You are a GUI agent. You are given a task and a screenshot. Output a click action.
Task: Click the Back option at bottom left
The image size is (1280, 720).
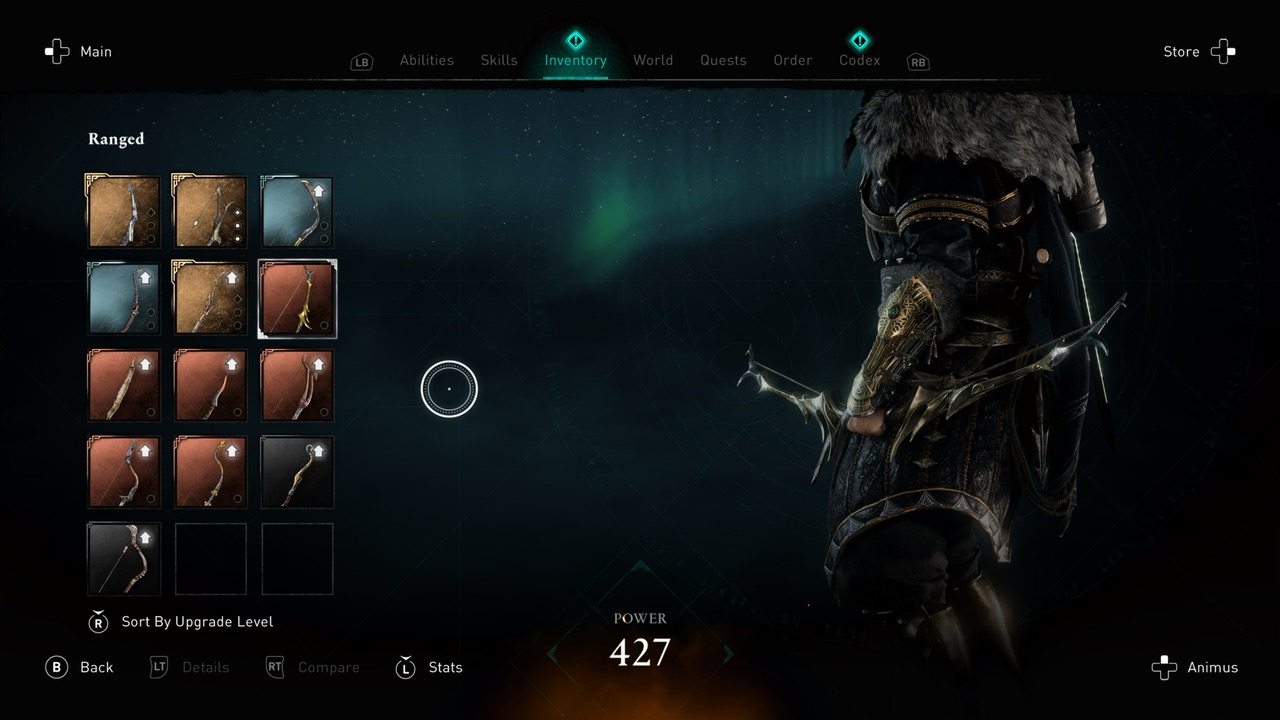pyautogui.click(x=95, y=667)
